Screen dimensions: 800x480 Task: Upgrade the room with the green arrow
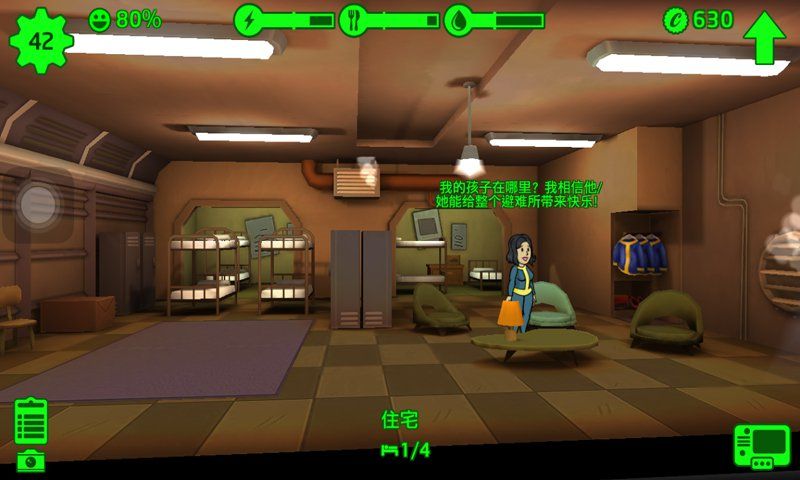(x=765, y=37)
